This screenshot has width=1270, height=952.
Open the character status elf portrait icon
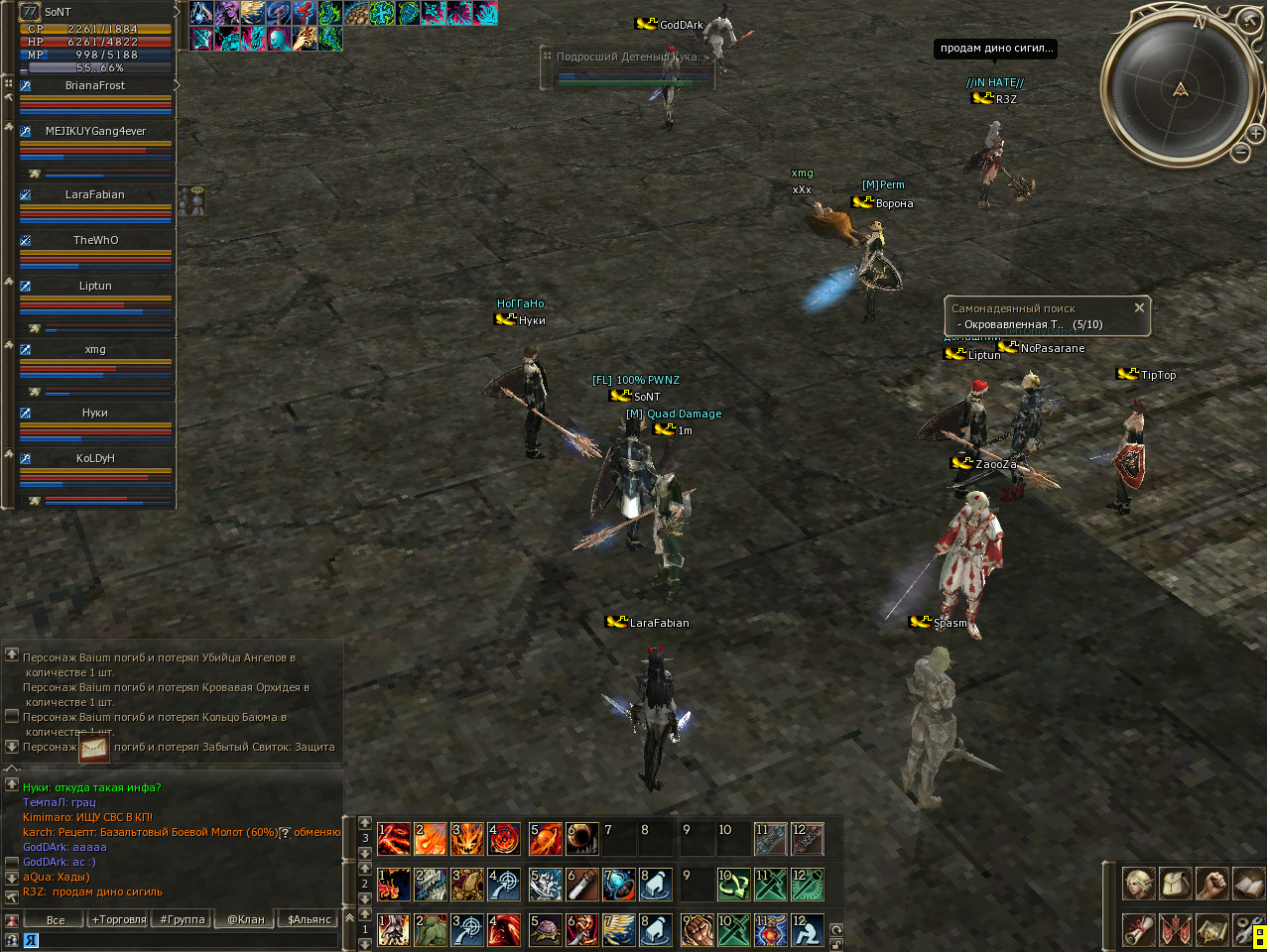coord(1138,883)
